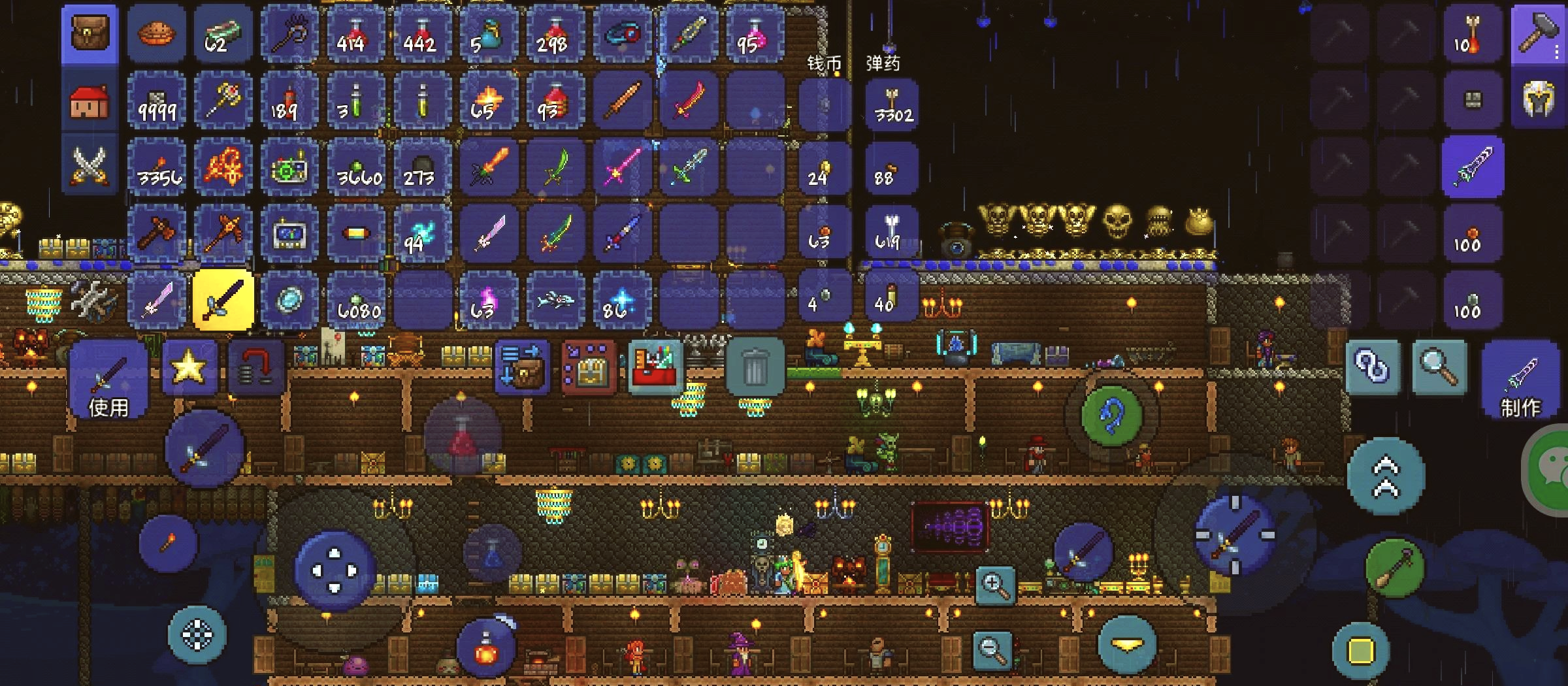Open the magnifying glass recipe search
1568x686 pixels.
(x=1439, y=367)
